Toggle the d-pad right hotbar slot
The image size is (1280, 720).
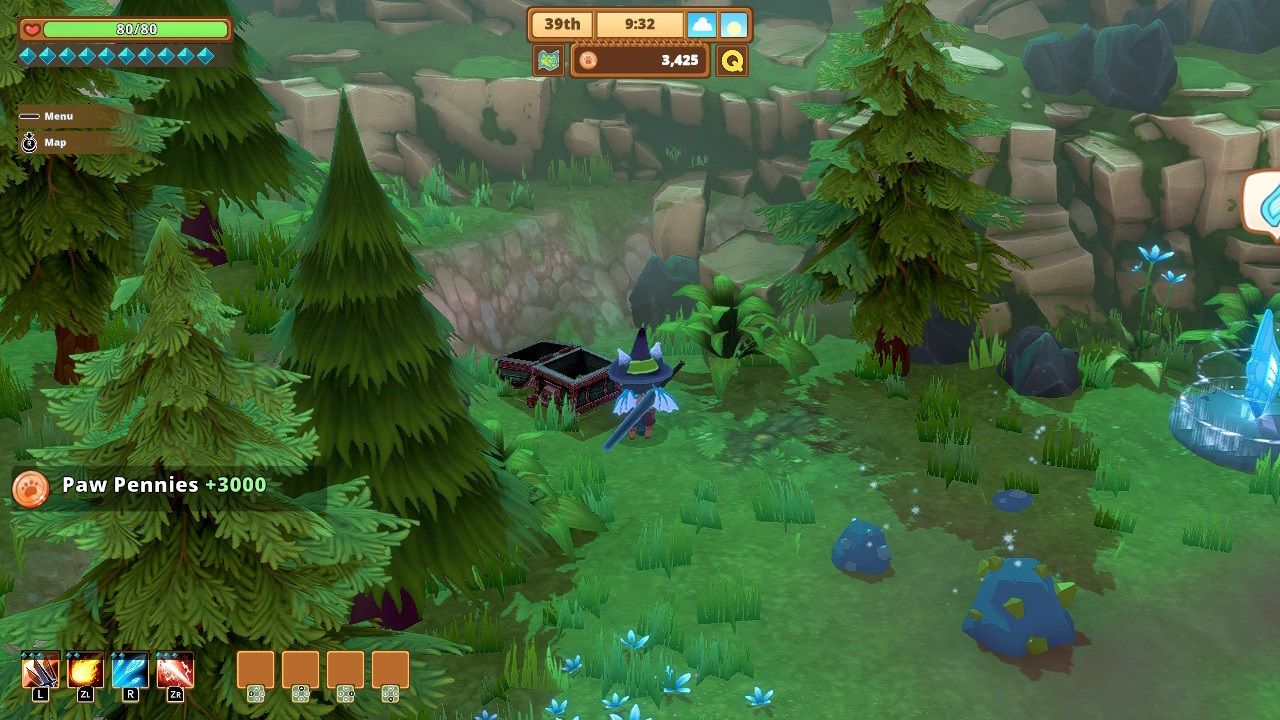(x=347, y=671)
